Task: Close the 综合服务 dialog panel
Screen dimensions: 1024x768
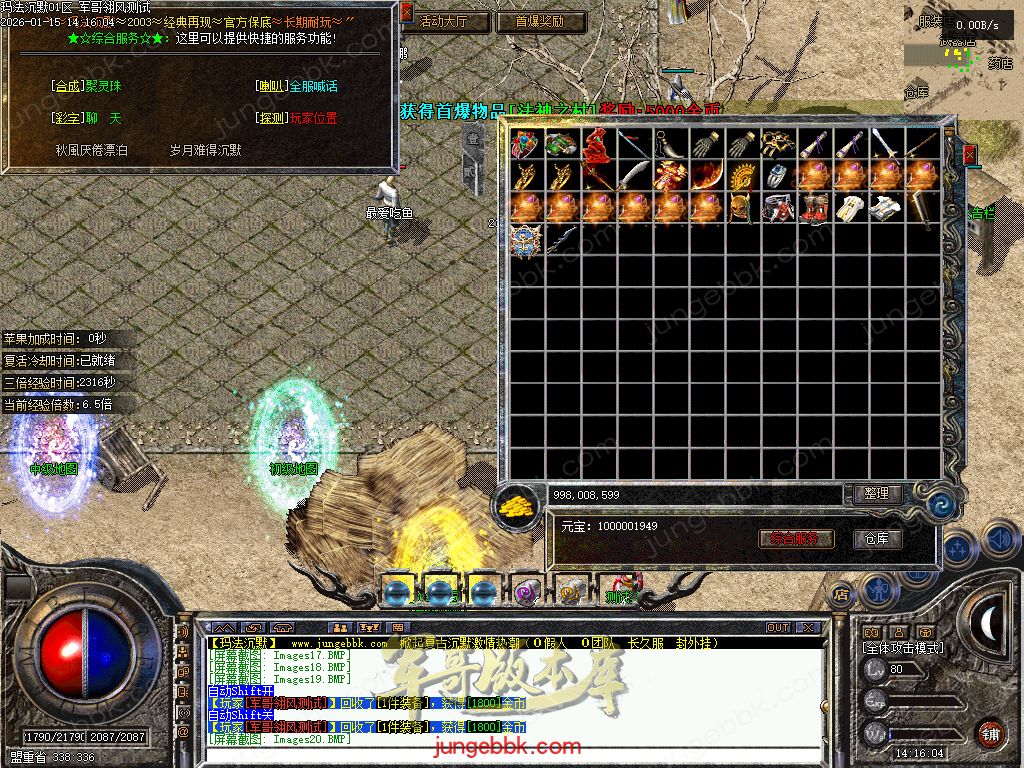Action: (407, 13)
